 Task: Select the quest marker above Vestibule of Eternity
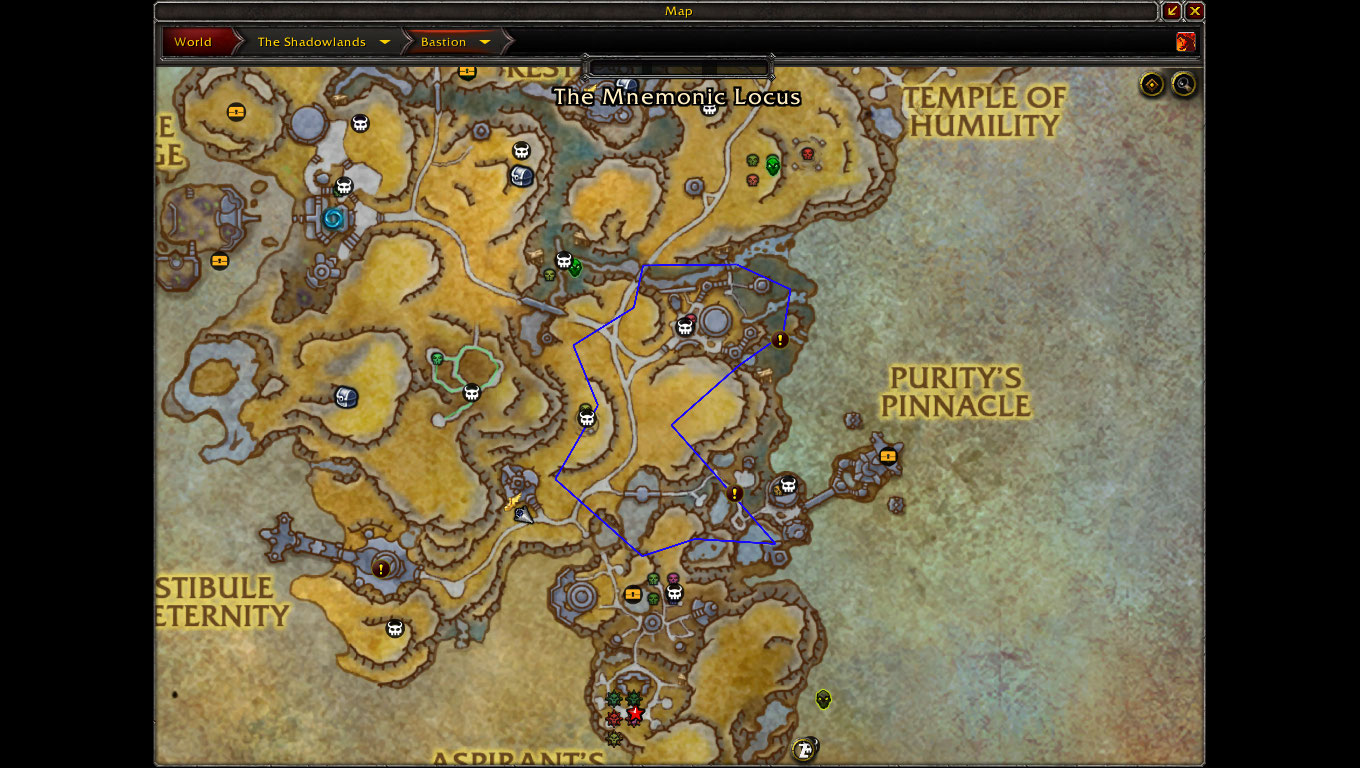(x=381, y=569)
